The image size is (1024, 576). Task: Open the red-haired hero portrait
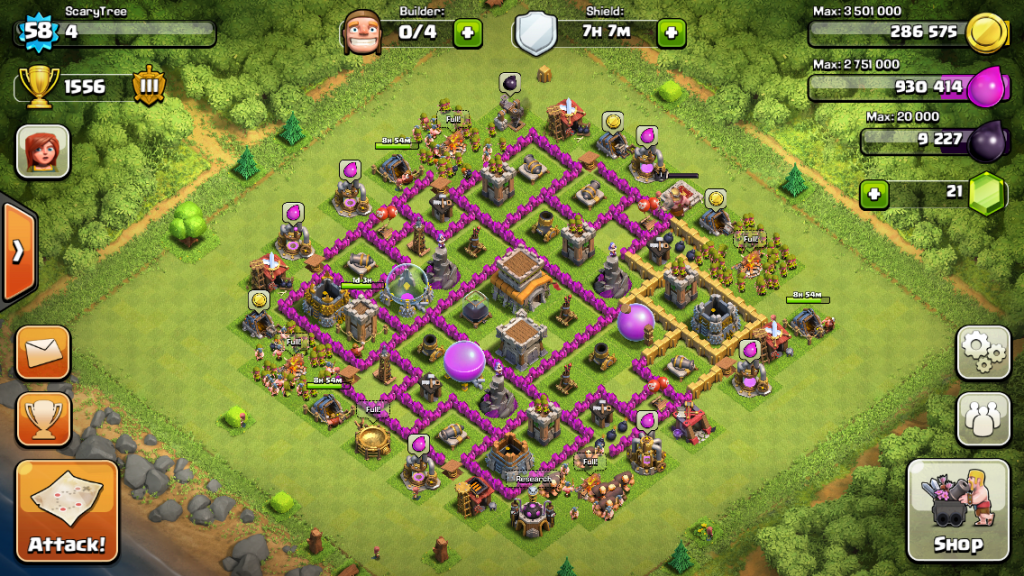click(43, 152)
